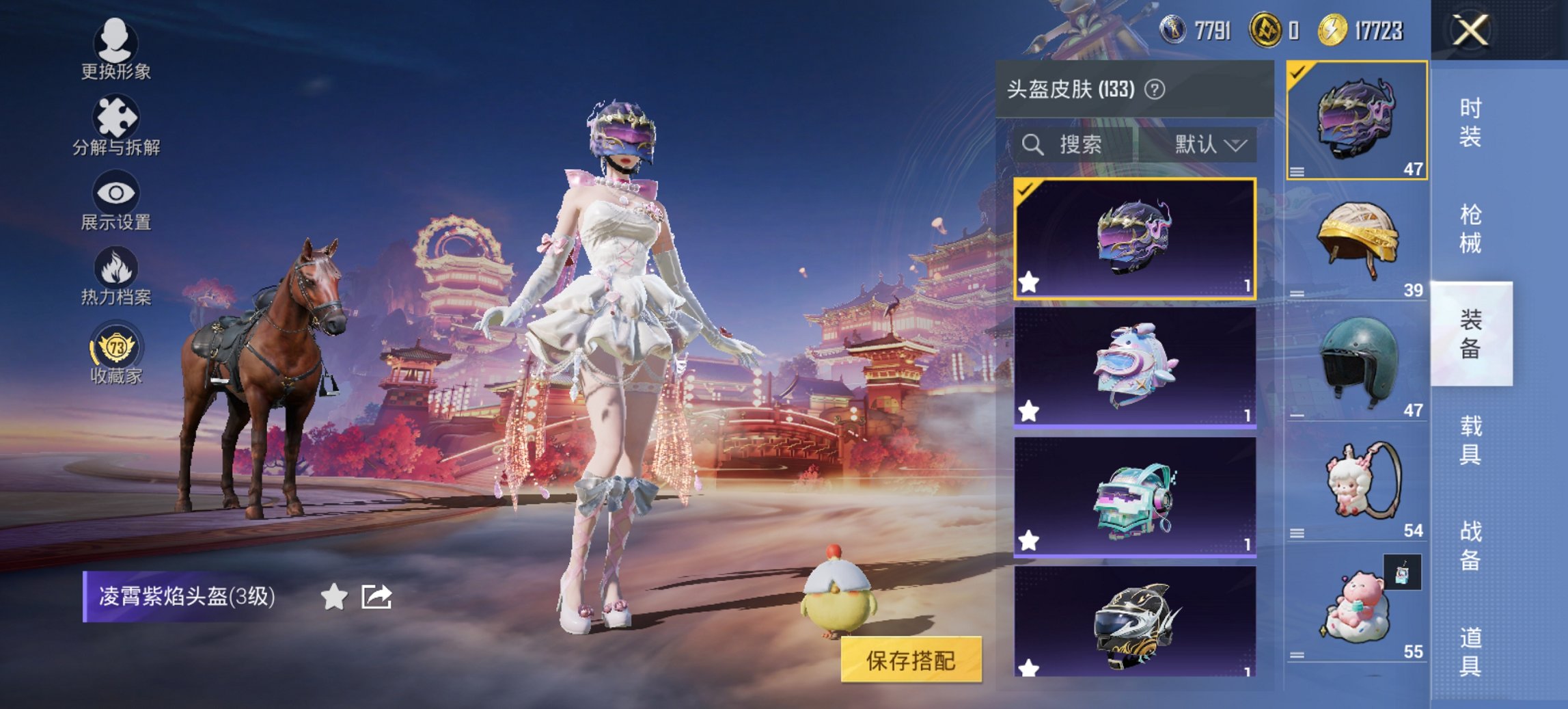Viewport: 1568px width, 709px height.
Task: Open the search 搜索 field magnifier
Action: coord(1031,146)
